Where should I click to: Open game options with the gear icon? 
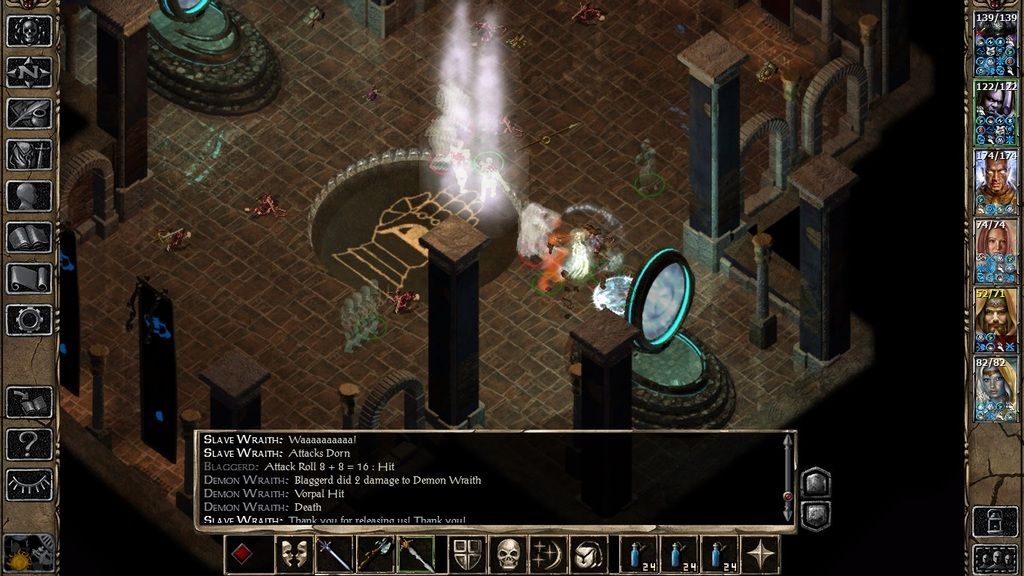click(x=29, y=320)
